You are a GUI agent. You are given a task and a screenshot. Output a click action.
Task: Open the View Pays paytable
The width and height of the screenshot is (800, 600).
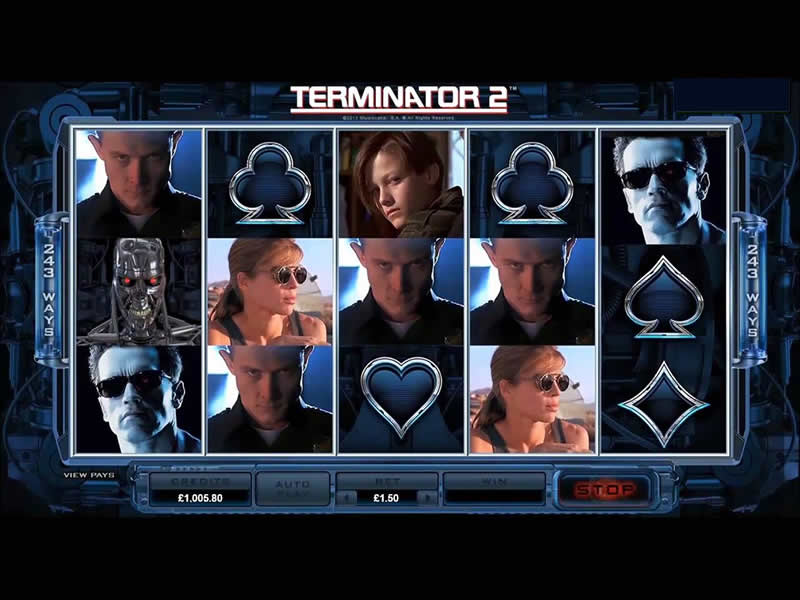pyautogui.click(x=89, y=475)
